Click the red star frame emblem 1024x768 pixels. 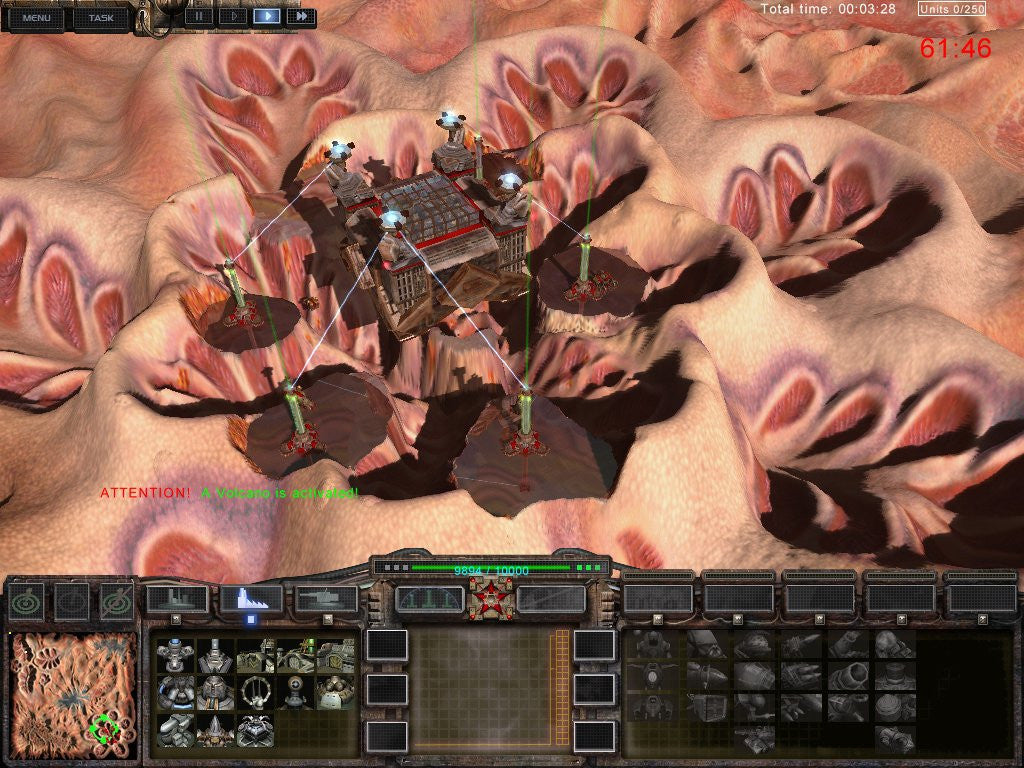(490, 598)
